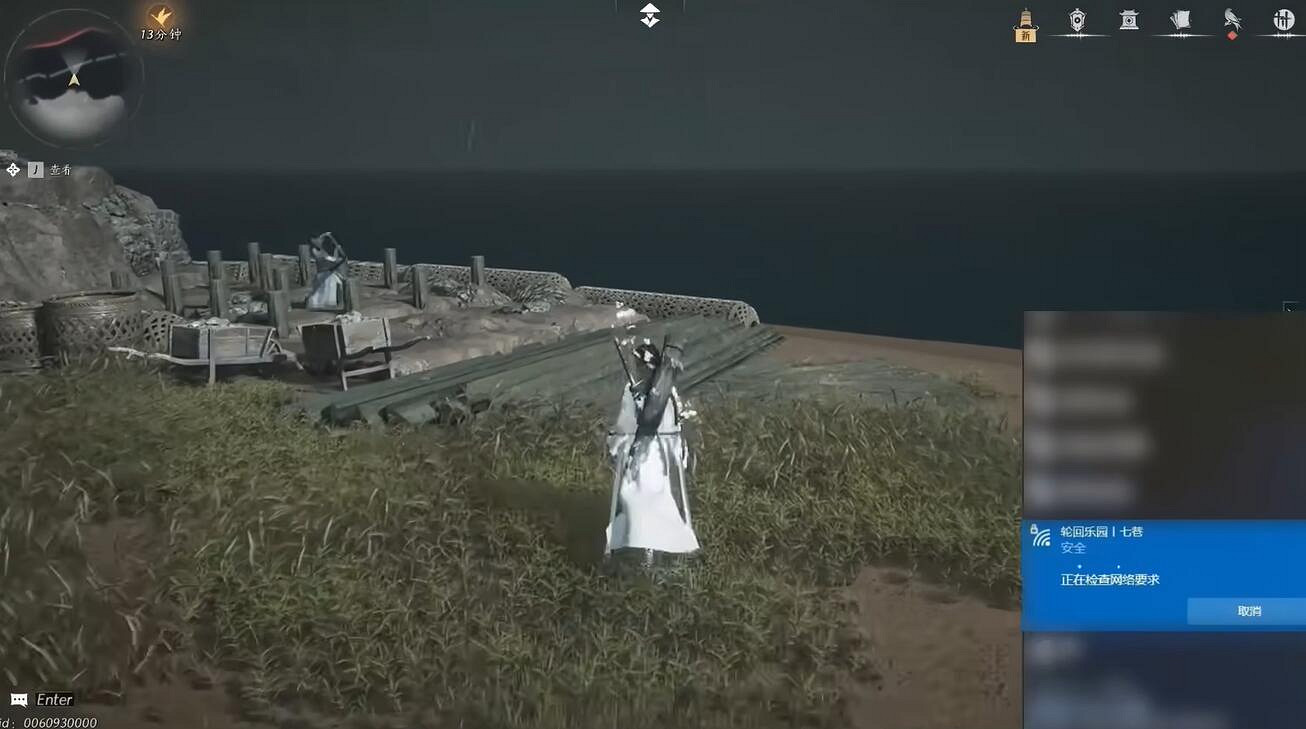Click the diamond compass icon beside the view prompt
The width and height of the screenshot is (1306, 729).
(x=13, y=168)
